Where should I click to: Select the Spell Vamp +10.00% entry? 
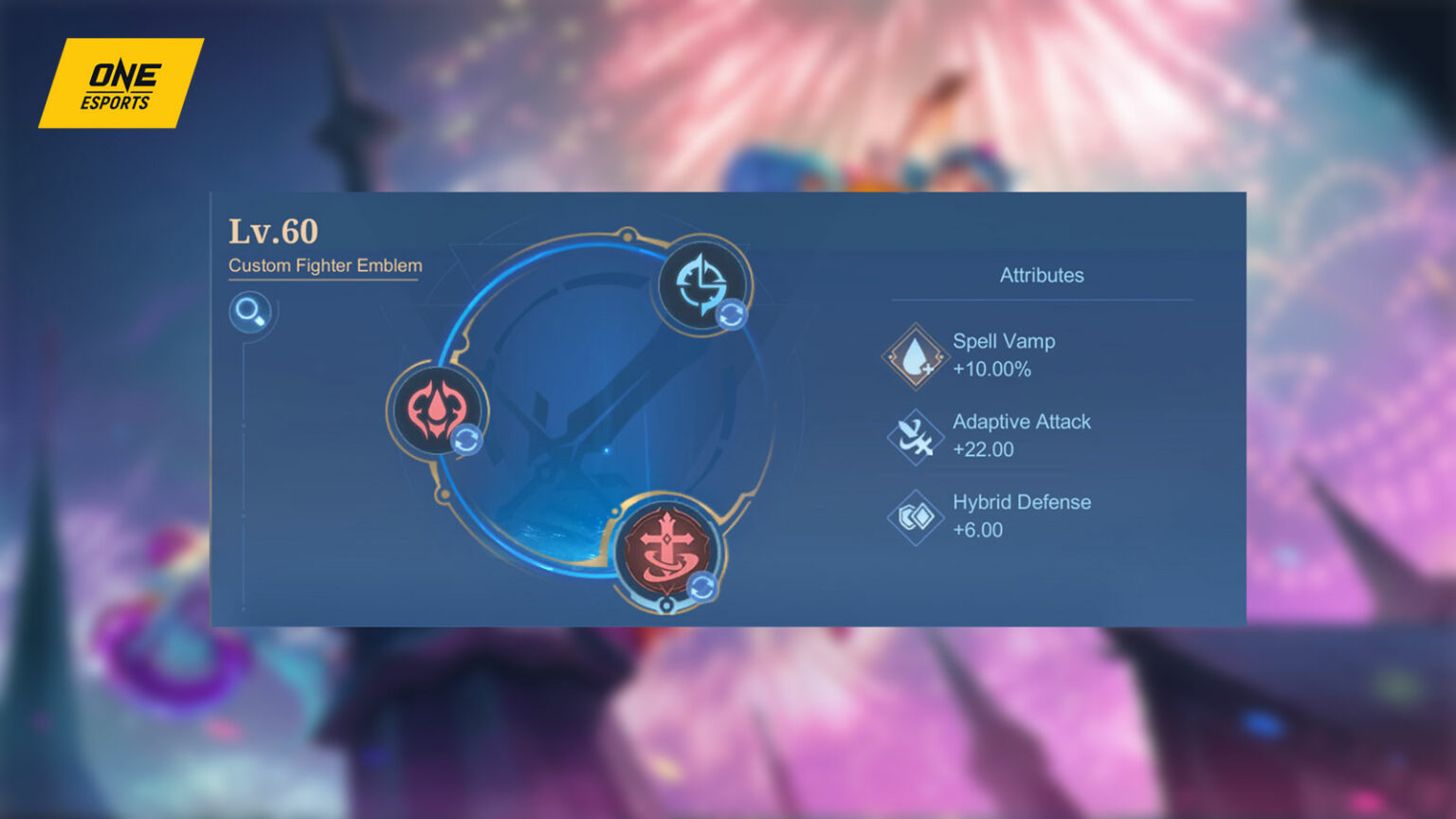click(x=1005, y=355)
